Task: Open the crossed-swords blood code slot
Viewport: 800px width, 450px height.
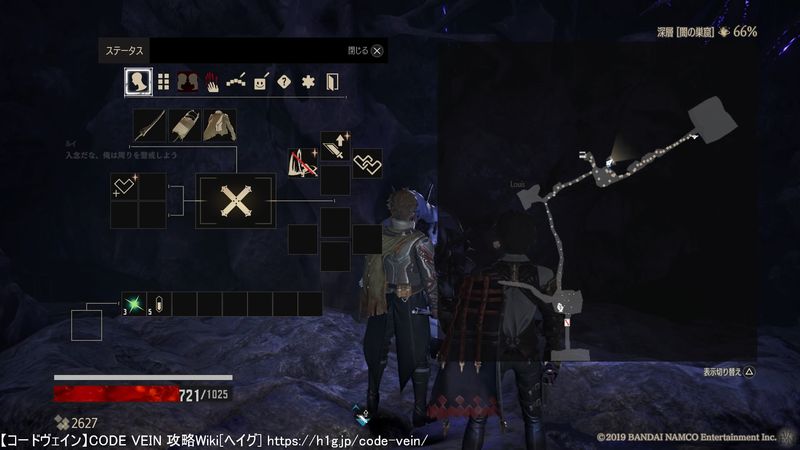Action: (236, 201)
